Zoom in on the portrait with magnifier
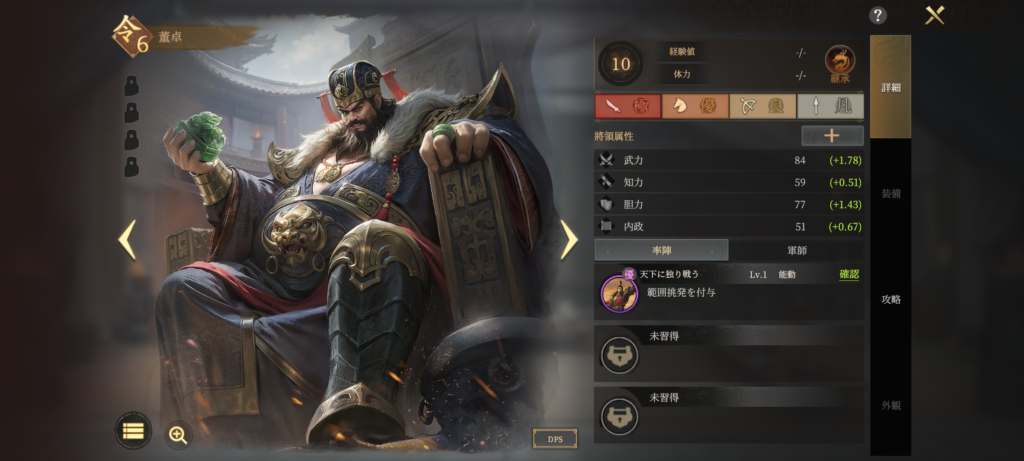 178,434
